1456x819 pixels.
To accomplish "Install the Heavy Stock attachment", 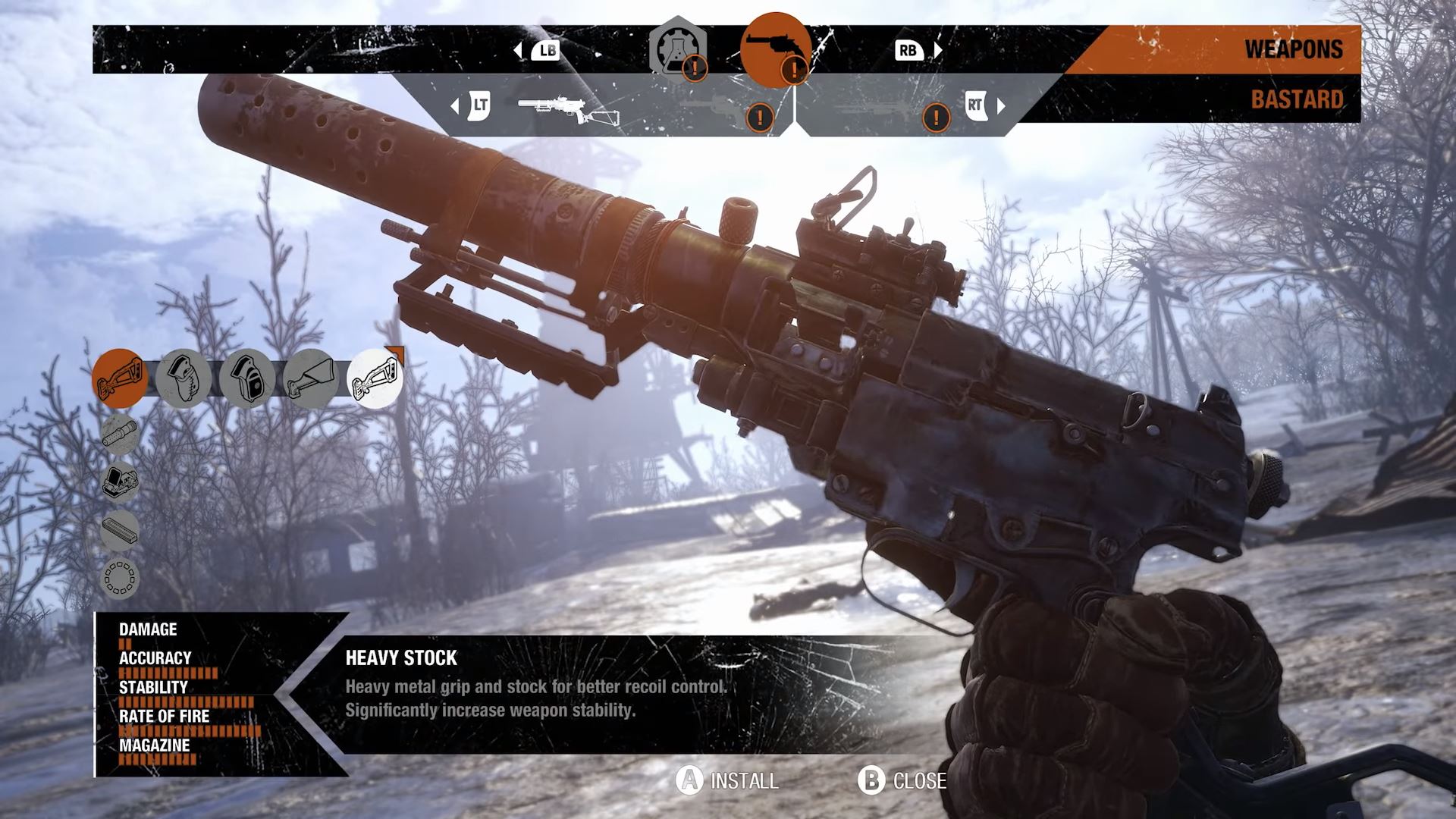I will pyautogui.click(x=728, y=780).
